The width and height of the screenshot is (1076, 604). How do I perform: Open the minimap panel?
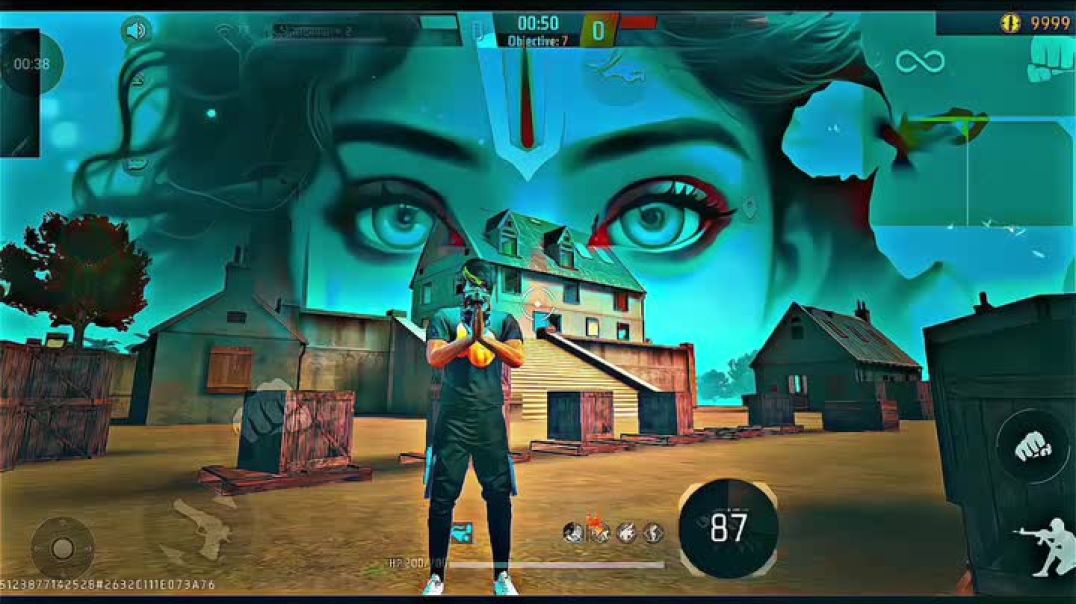tap(968, 170)
